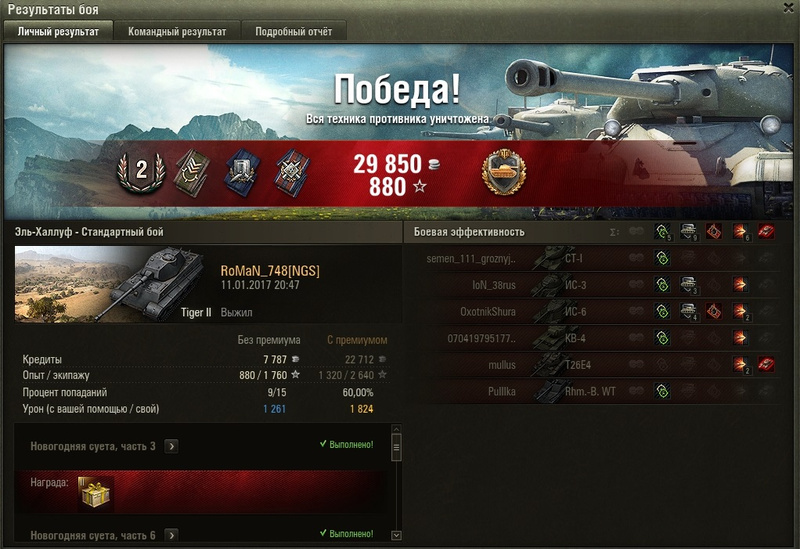This screenshot has height=549, width=800.
Task: Click the Tiger II vehicle thumbnail
Action: 110,283
